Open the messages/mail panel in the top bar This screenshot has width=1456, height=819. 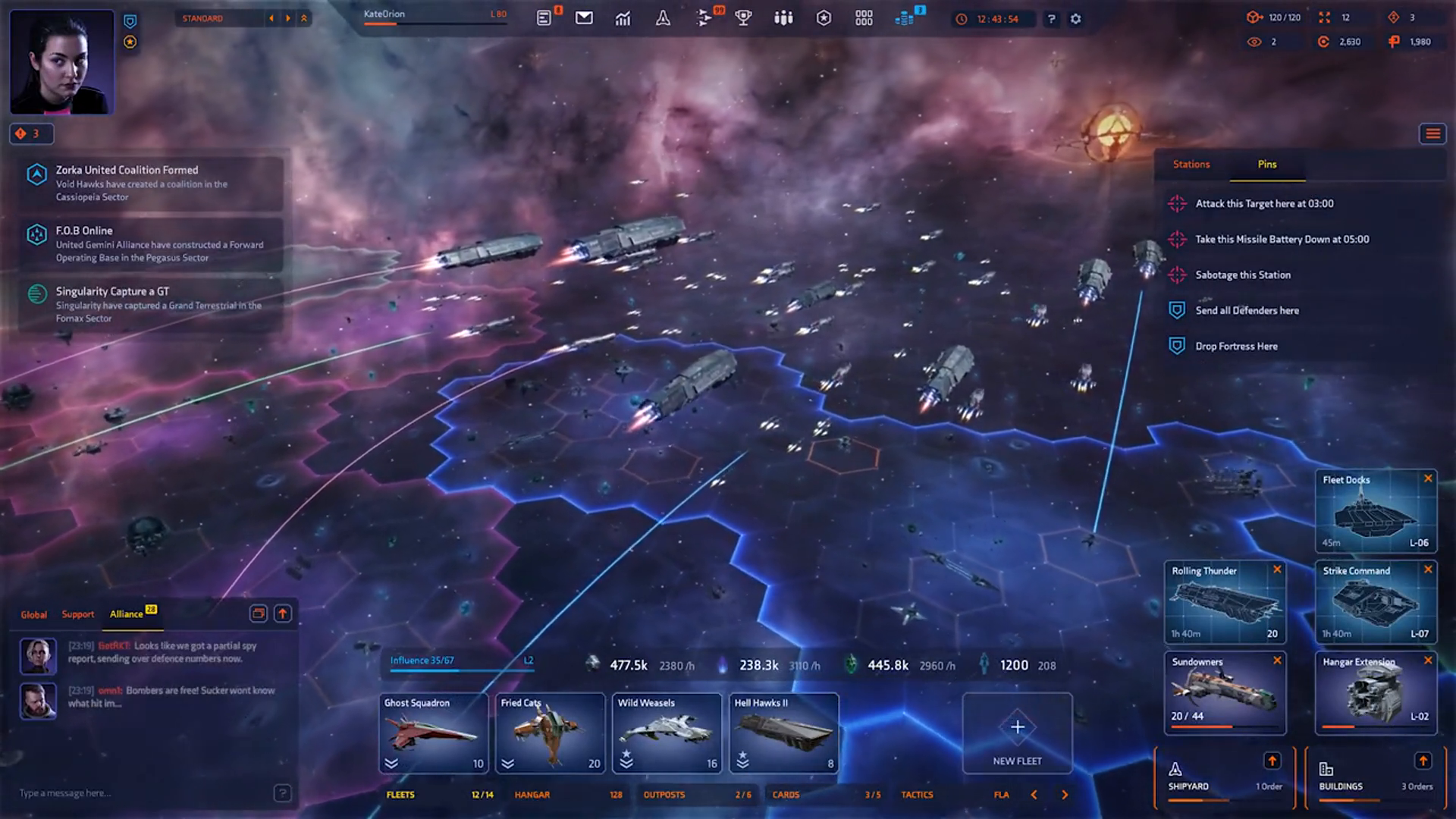pyautogui.click(x=584, y=17)
